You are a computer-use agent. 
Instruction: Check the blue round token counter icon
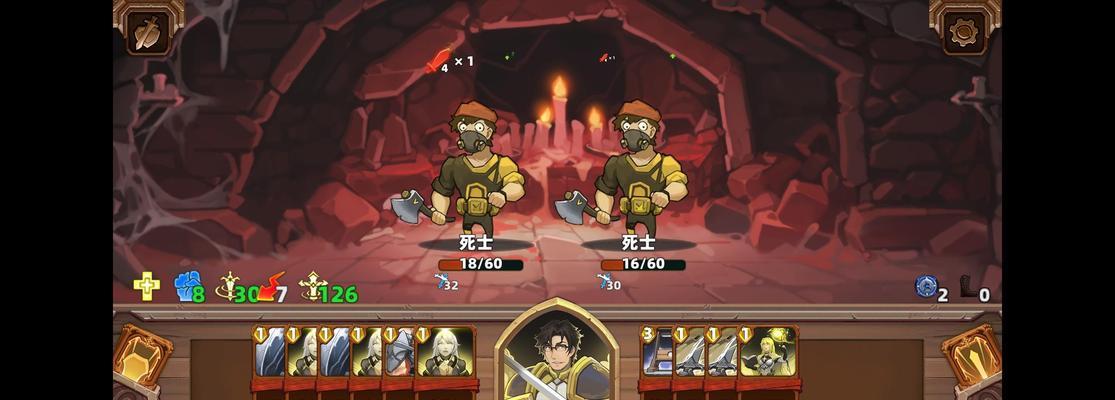(926, 288)
